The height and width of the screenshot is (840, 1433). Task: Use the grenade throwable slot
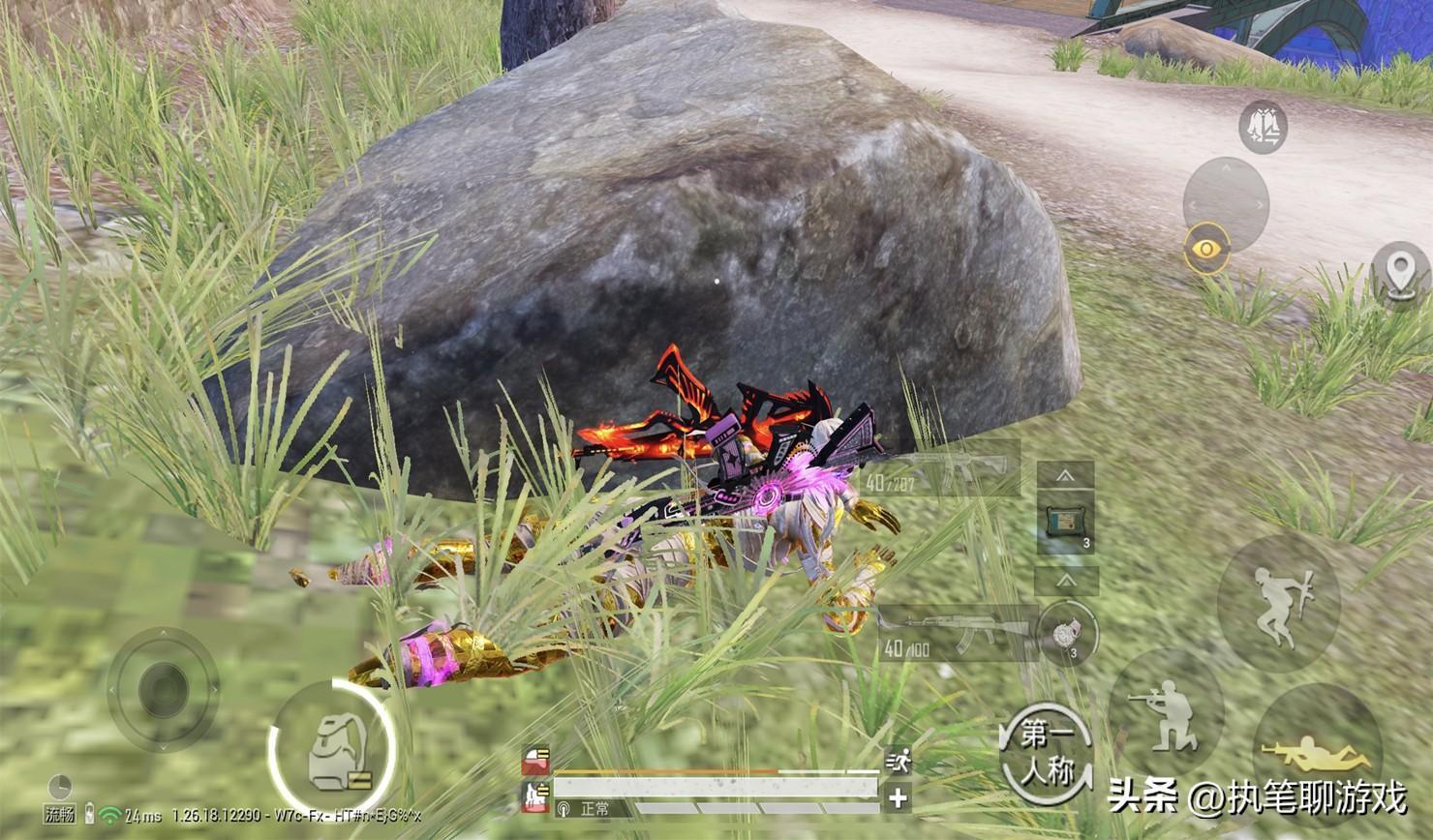point(1069,634)
